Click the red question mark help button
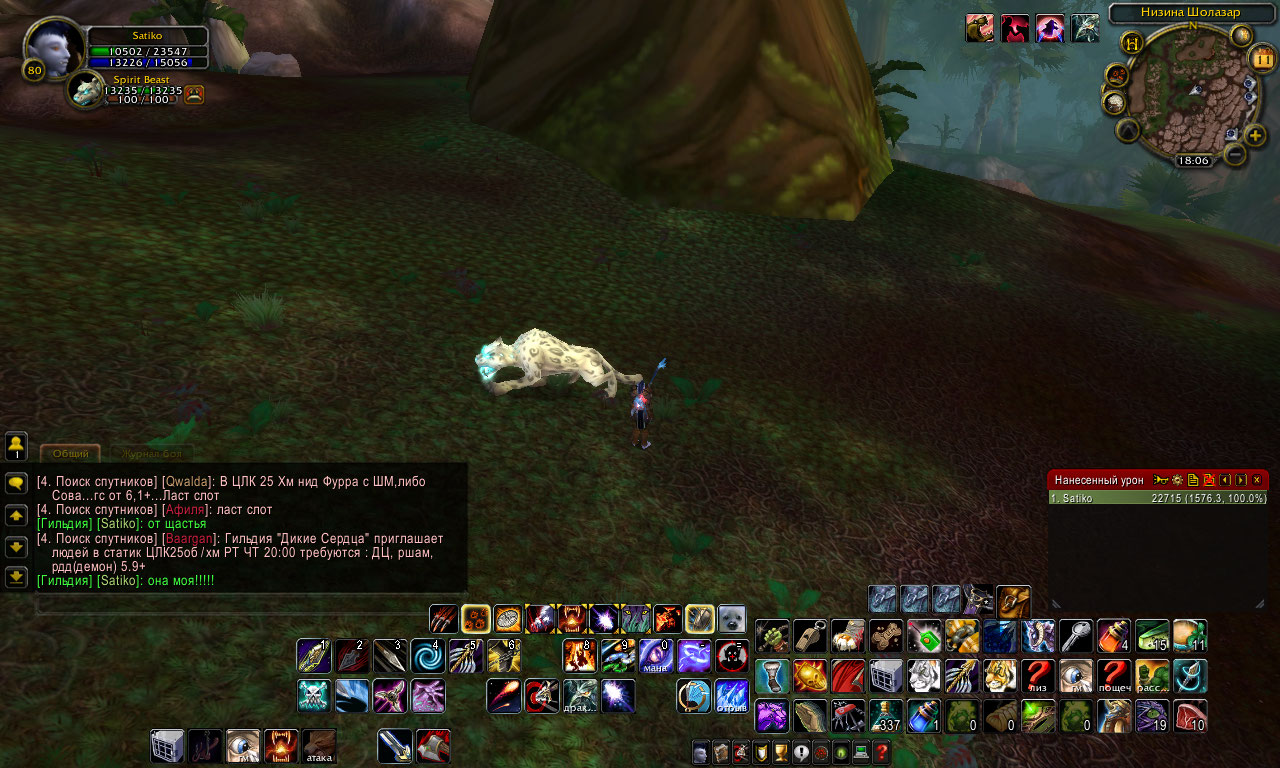This screenshot has height=768, width=1280. click(x=881, y=752)
